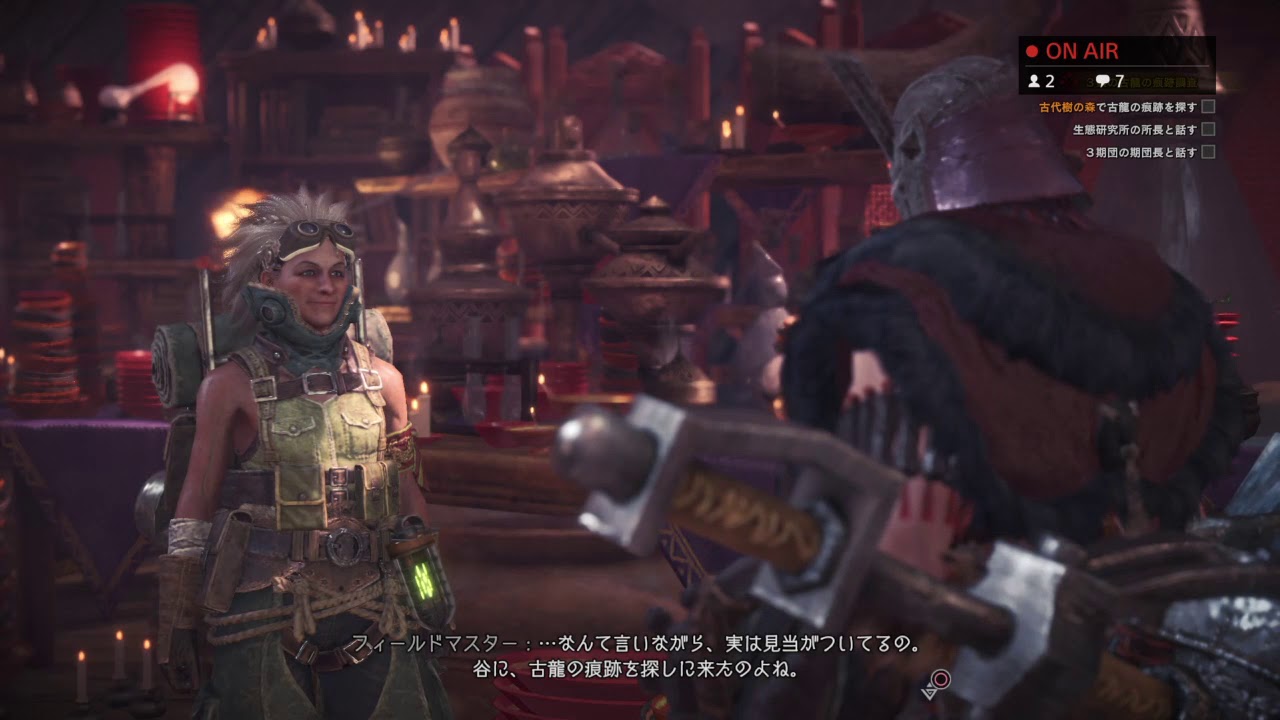Click the skip-dialogue double arrow icon
Screen dimensions: 1280x720
929,694
